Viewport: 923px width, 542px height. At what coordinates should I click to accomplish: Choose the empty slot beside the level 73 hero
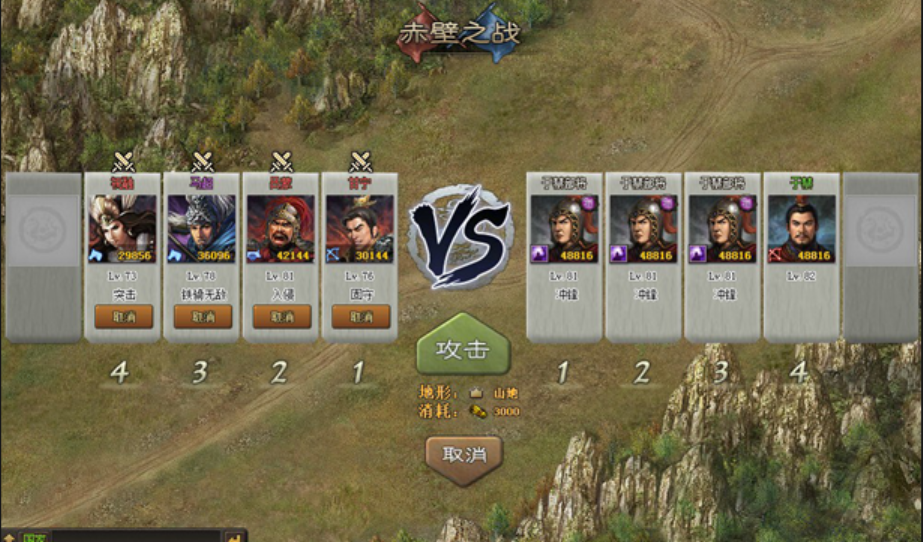pyautogui.click(x=43, y=256)
